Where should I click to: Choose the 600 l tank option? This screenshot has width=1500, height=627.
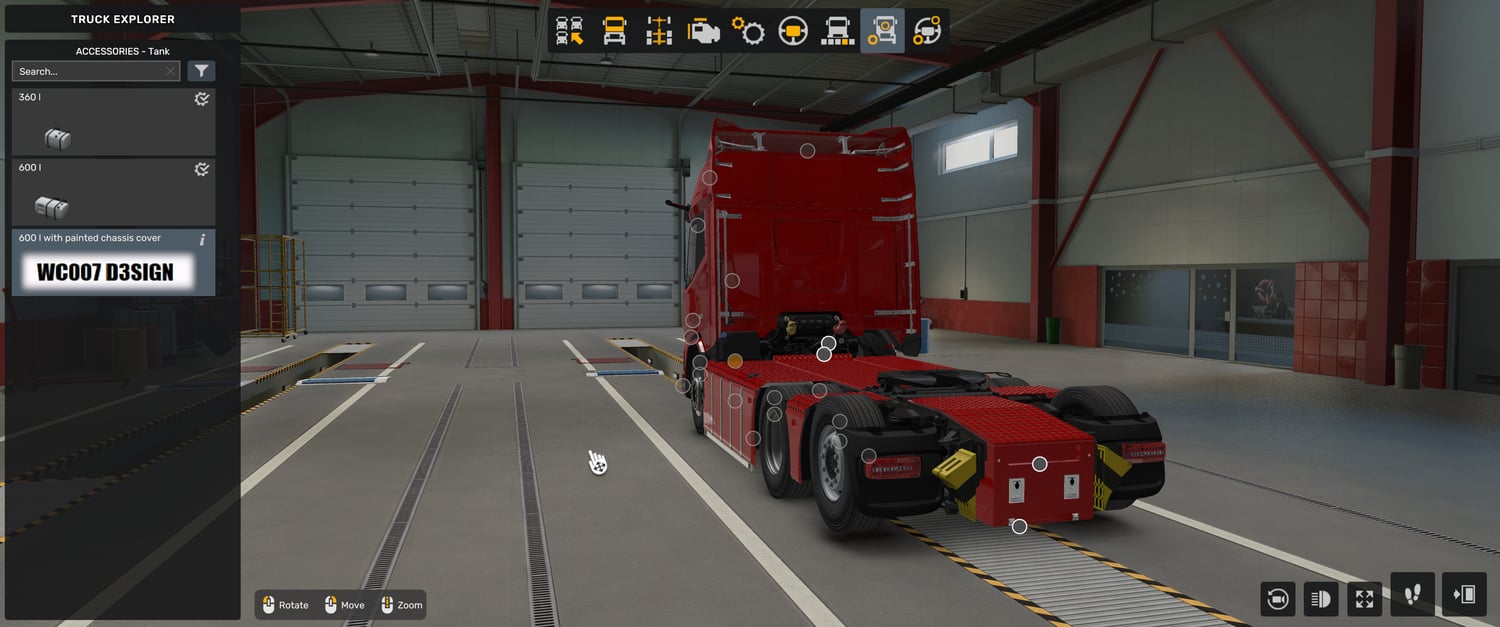tap(113, 192)
